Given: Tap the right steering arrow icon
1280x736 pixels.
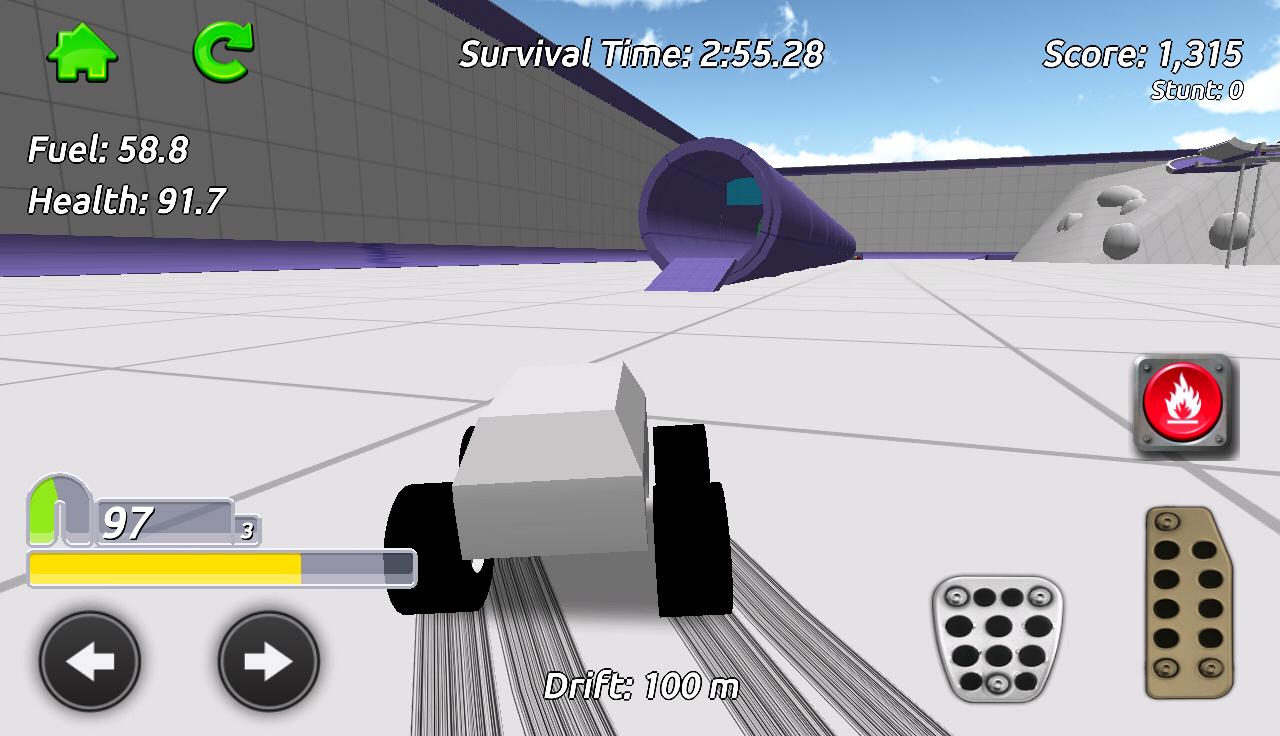Looking at the screenshot, I should tap(267, 661).
